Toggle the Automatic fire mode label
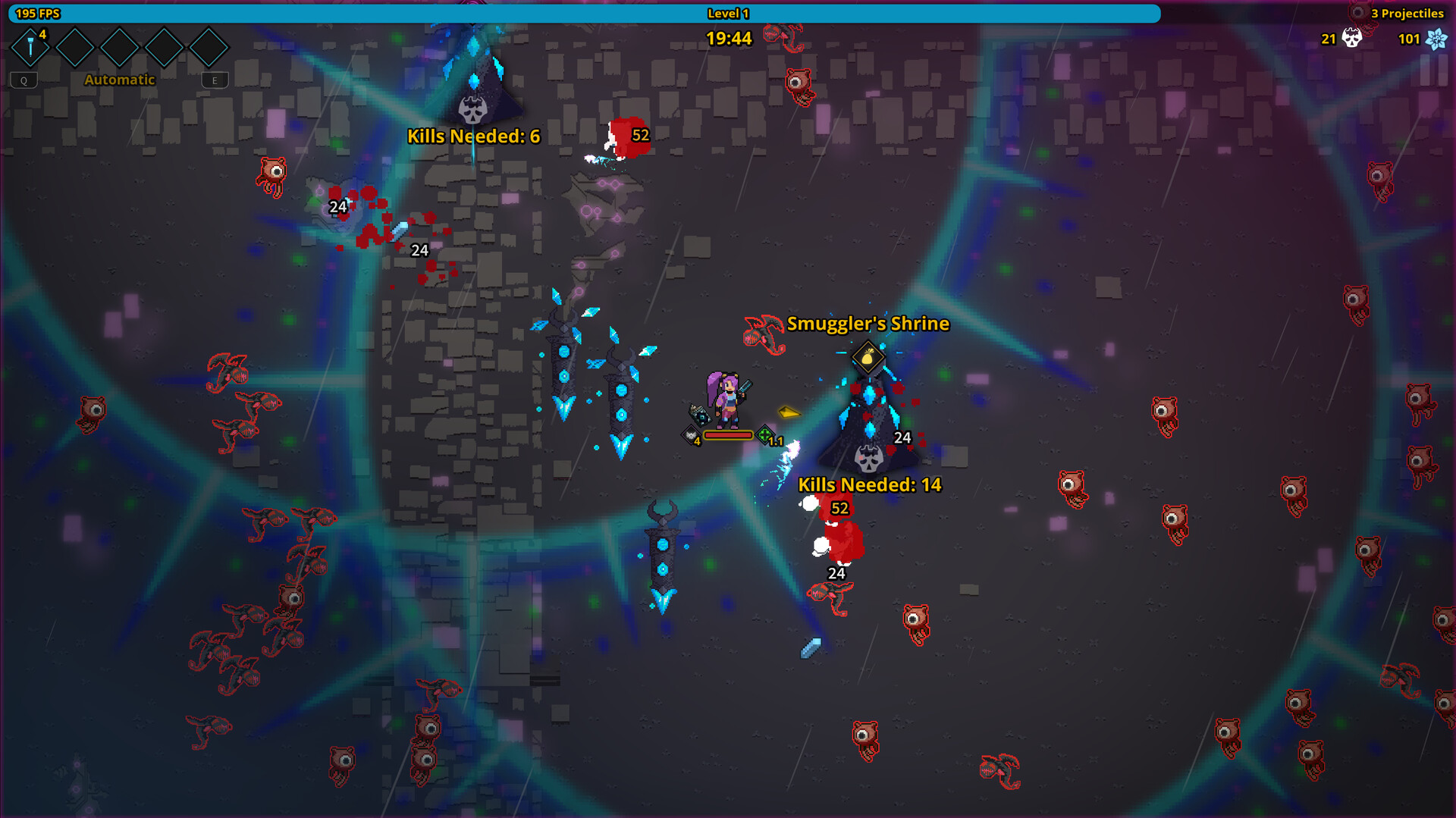Screen dimensions: 1456x818 coord(119,79)
